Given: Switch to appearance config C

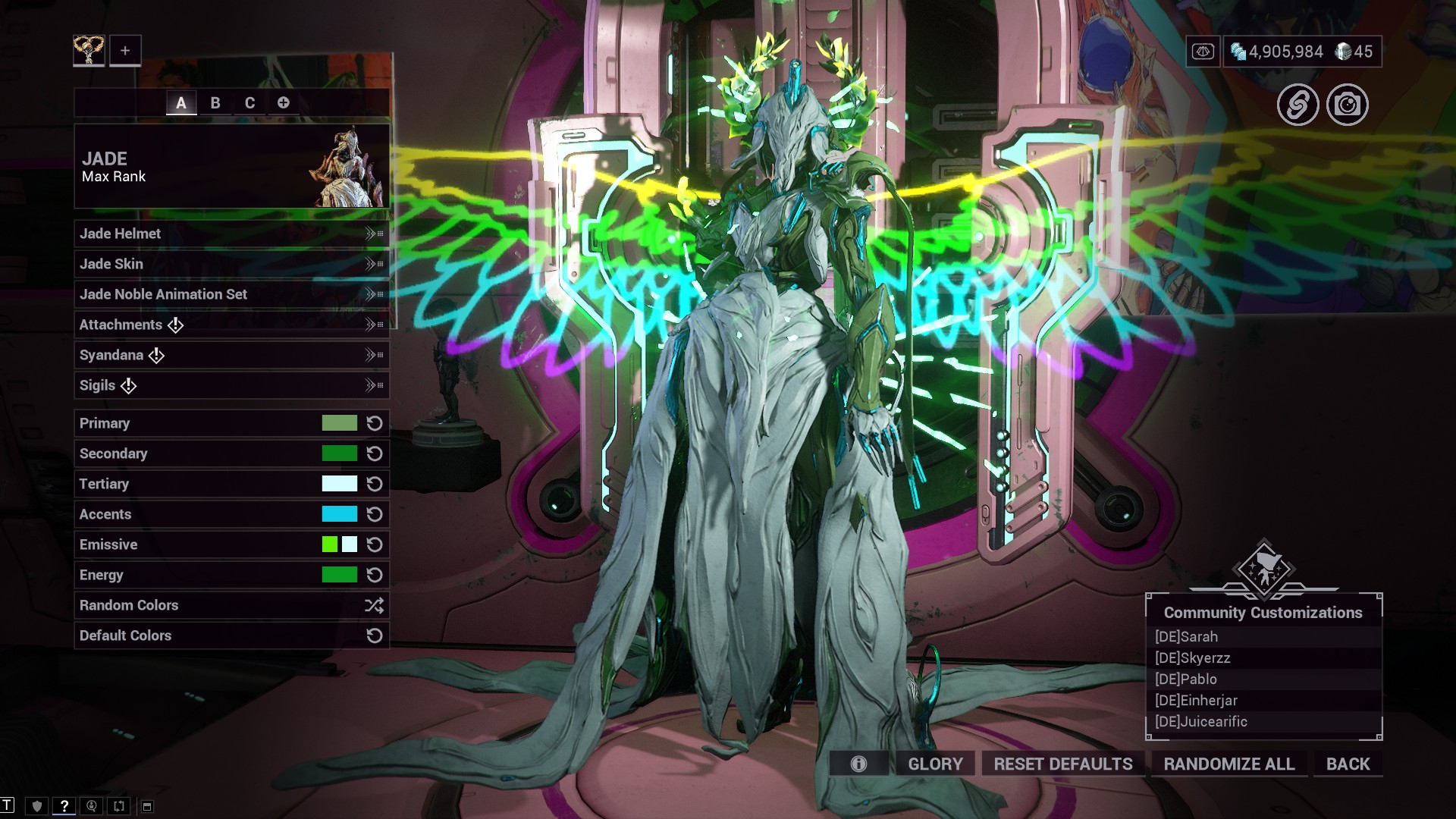Looking at the screenshot, I should 249,102.
